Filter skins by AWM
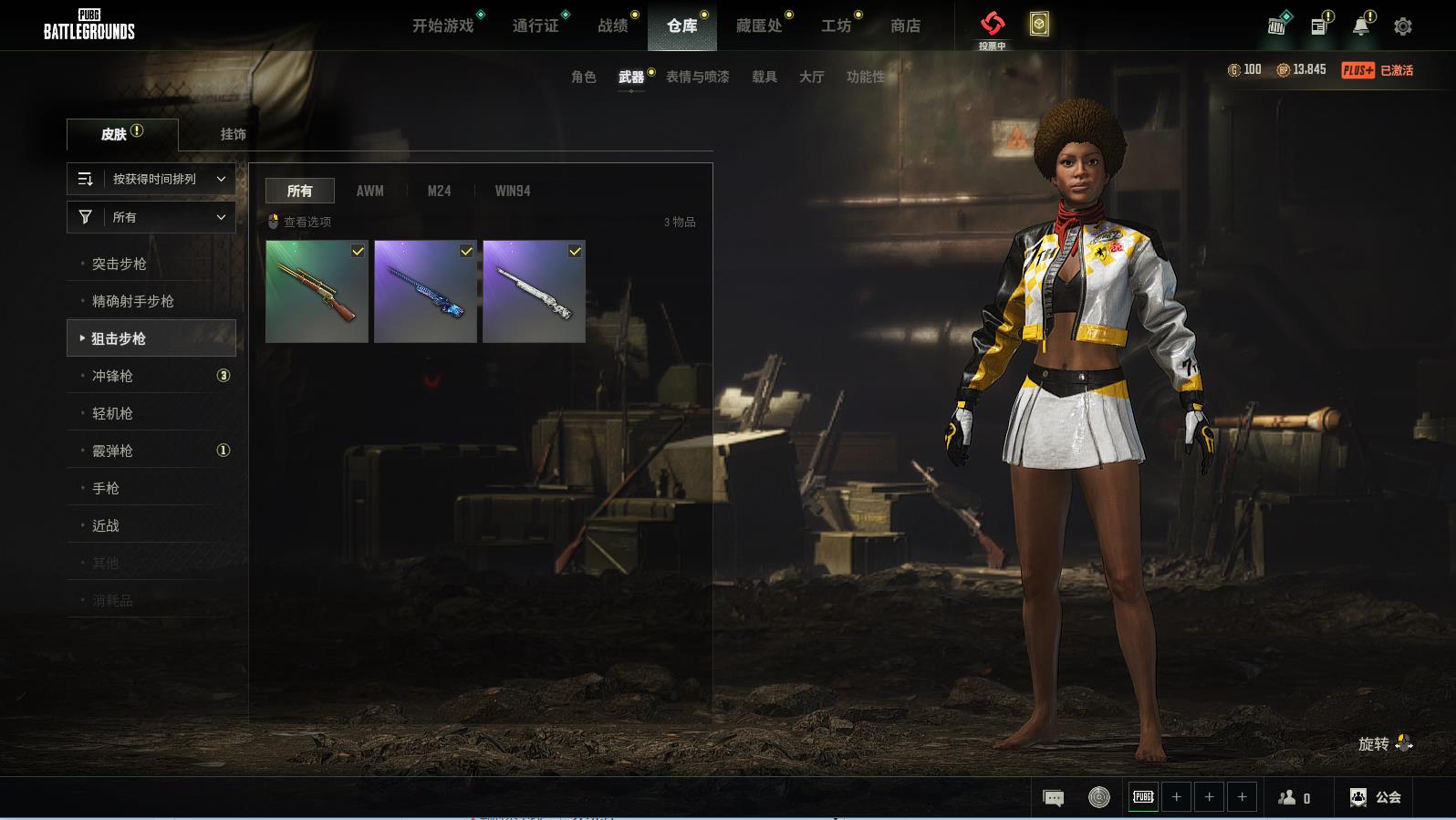The height and width of the screenshot is (820, 1456). (369, 192)
